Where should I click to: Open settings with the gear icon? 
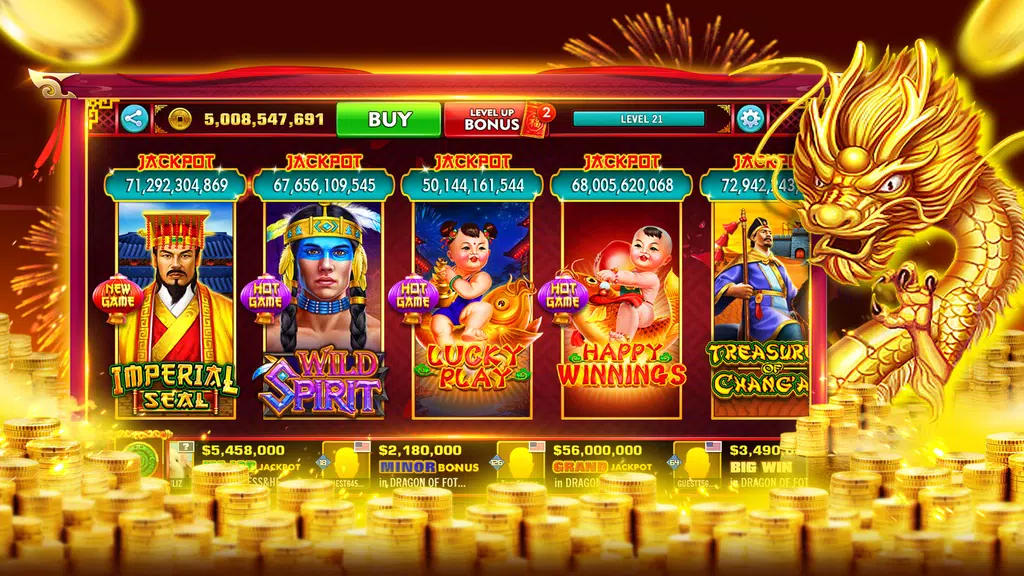(749, 119)
